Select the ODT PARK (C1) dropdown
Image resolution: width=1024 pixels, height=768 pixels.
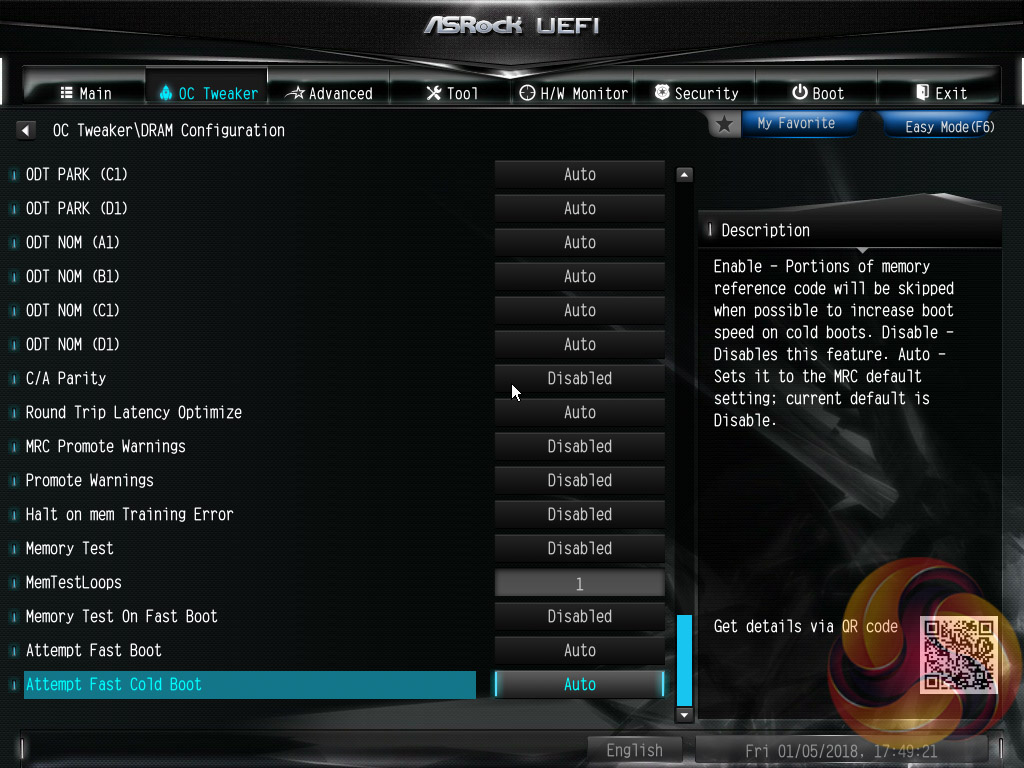point(579,175)
